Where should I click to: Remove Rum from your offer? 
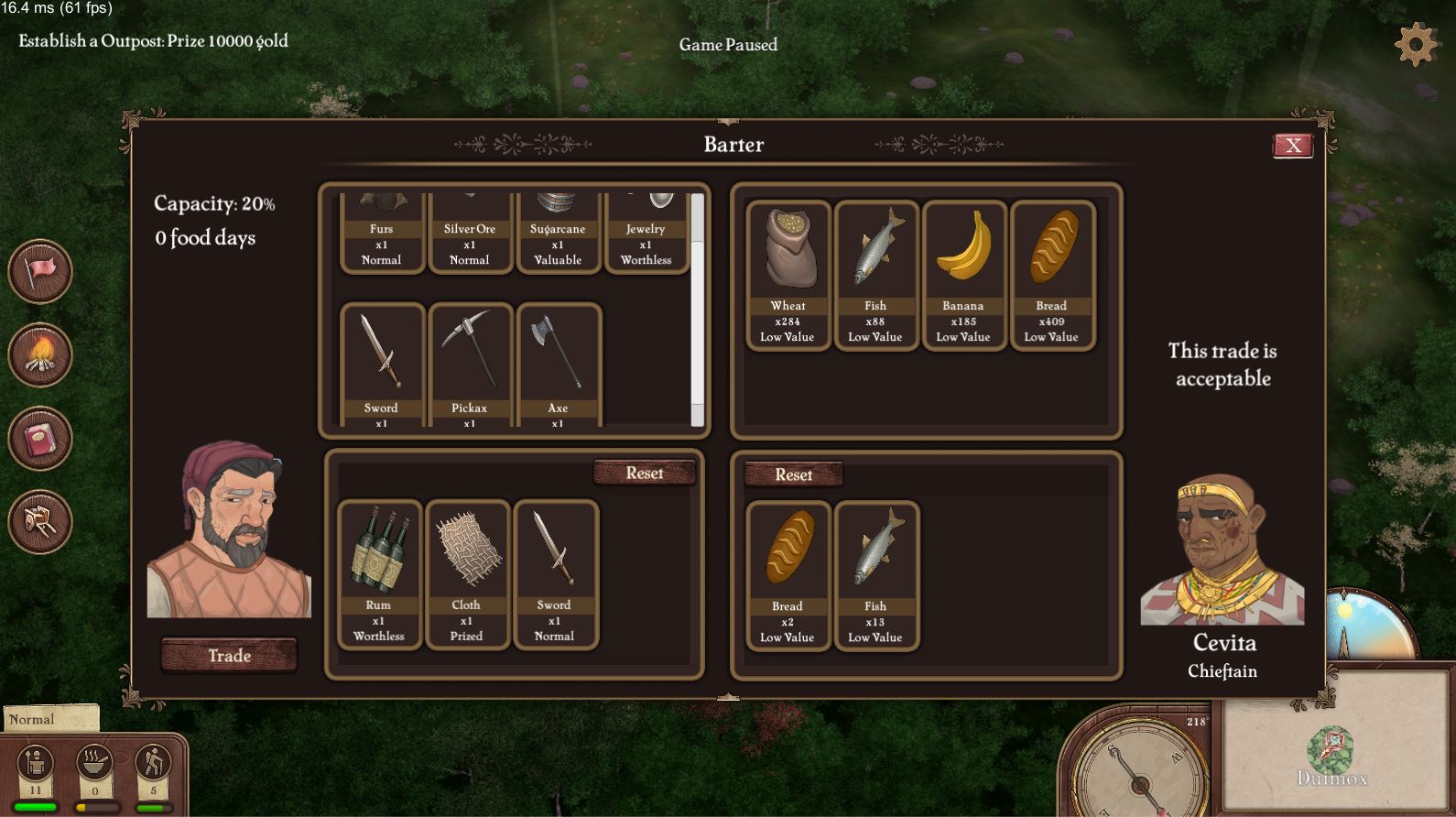[x=378, y=574]
